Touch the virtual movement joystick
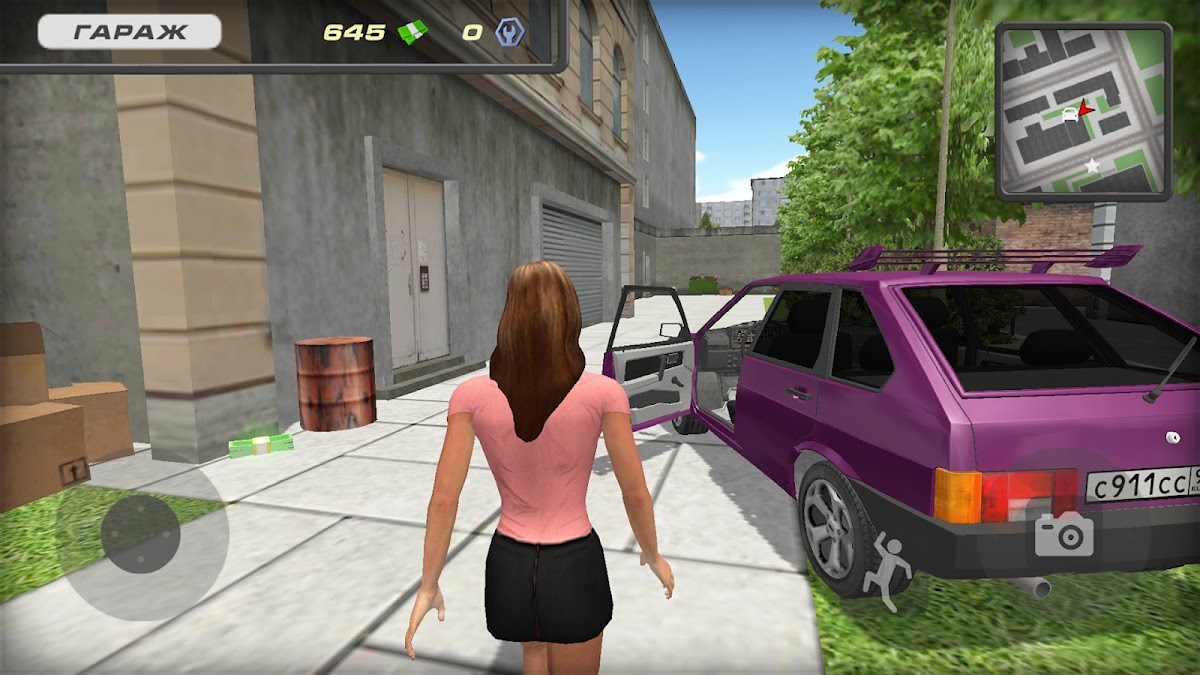 click(x=141, y=533)
